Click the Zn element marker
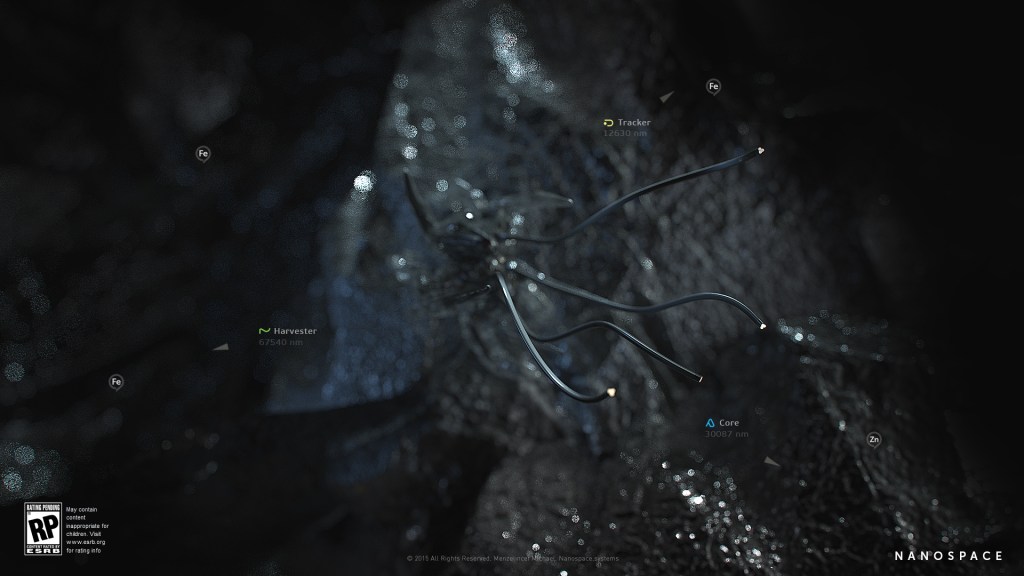The width and height of the screenshot is (1024, 576). pyautogui.click(x=874, y=439)
